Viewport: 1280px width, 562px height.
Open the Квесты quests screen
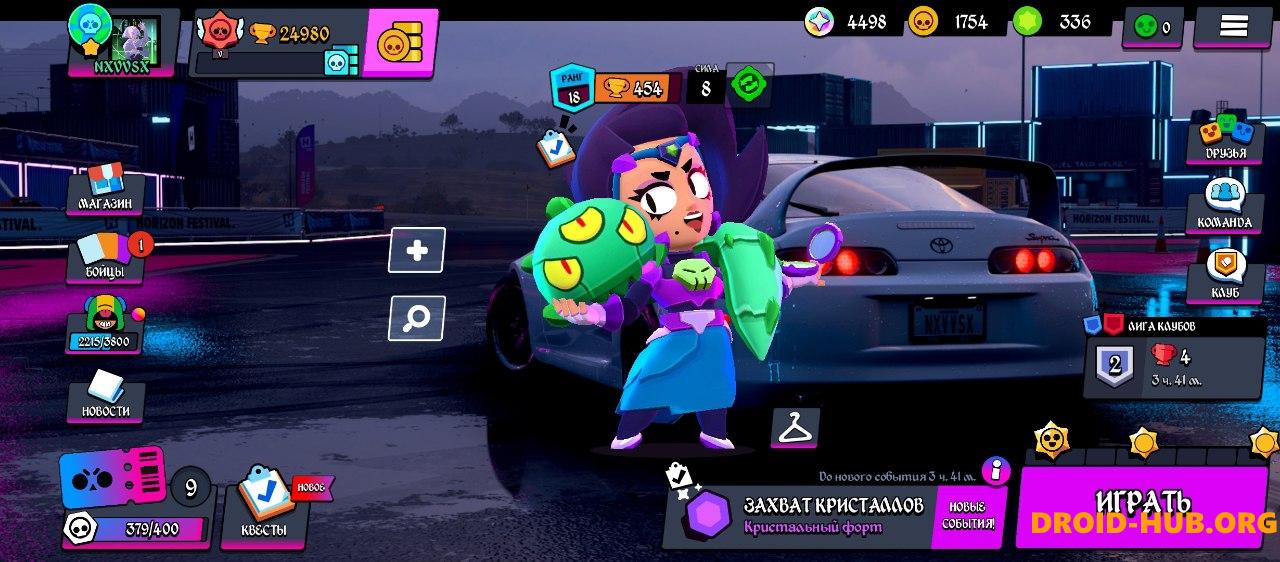tap(264, 505)
